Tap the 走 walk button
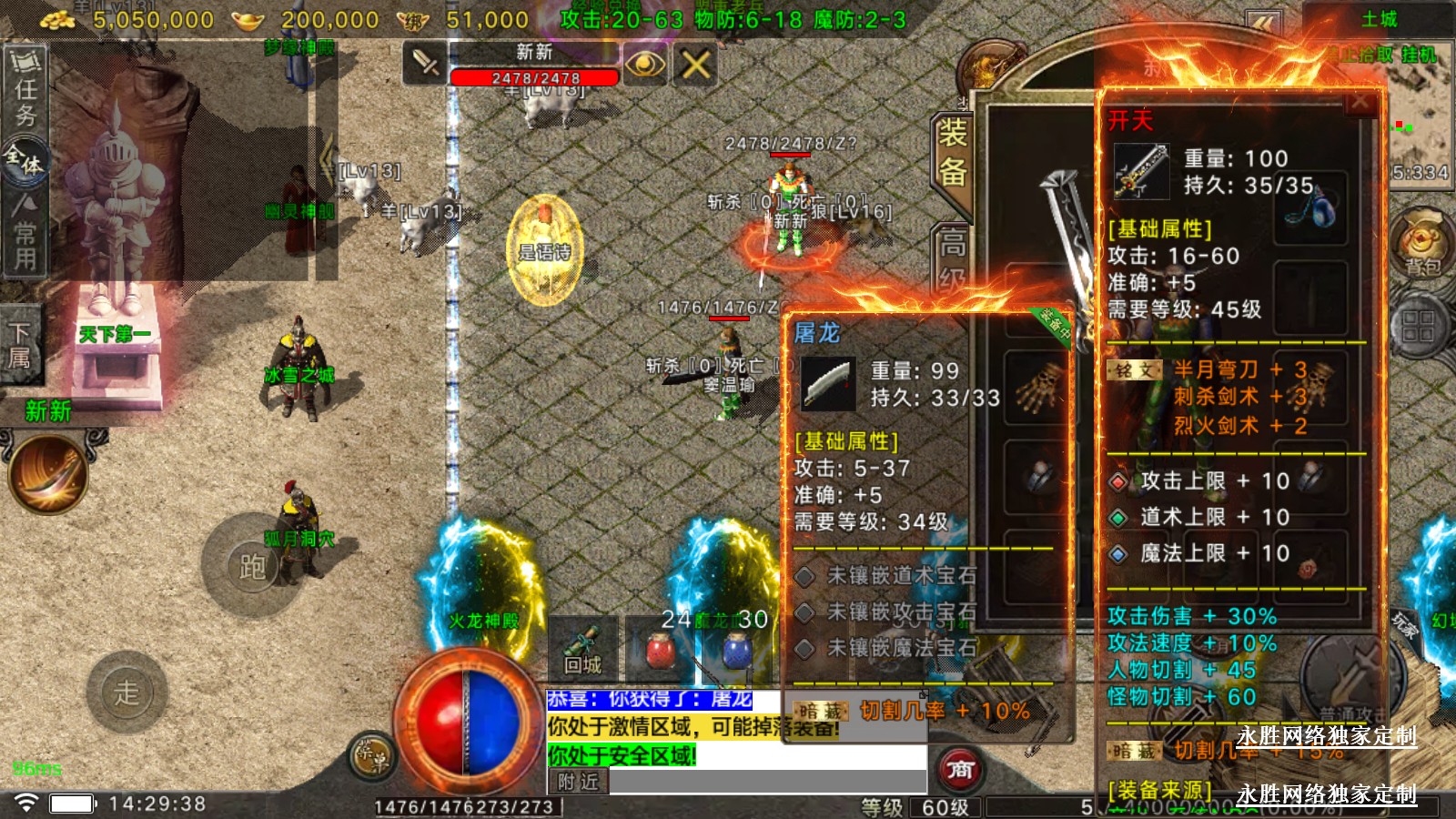The height and width of the screenshot is (819, 1456). point(126,692)
